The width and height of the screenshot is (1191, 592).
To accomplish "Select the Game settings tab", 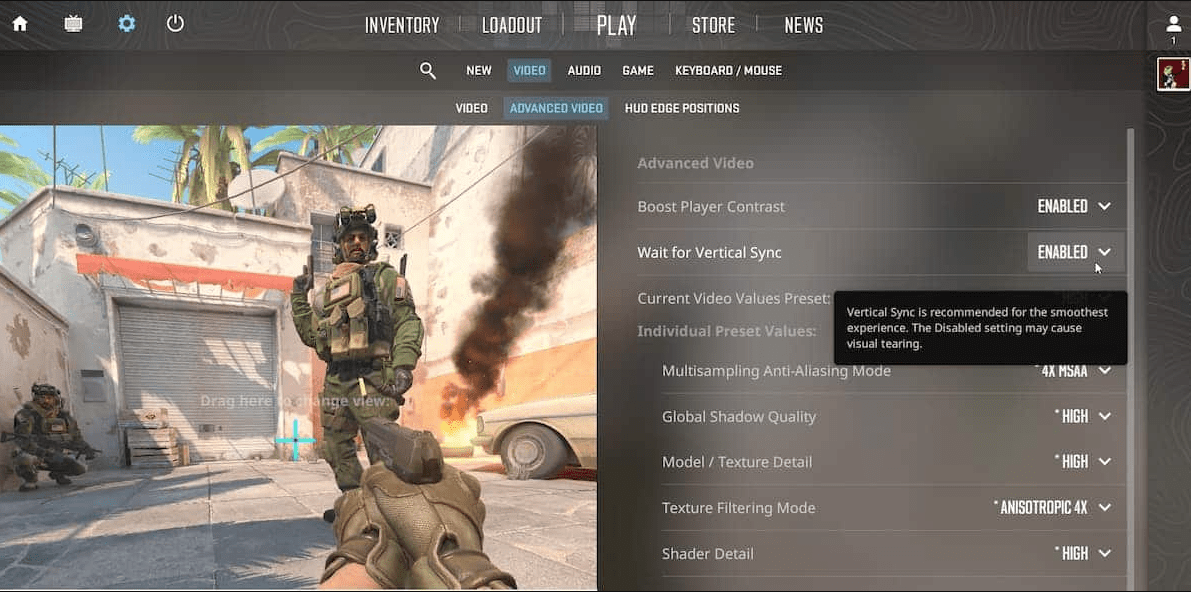I will tap(638, 71).
